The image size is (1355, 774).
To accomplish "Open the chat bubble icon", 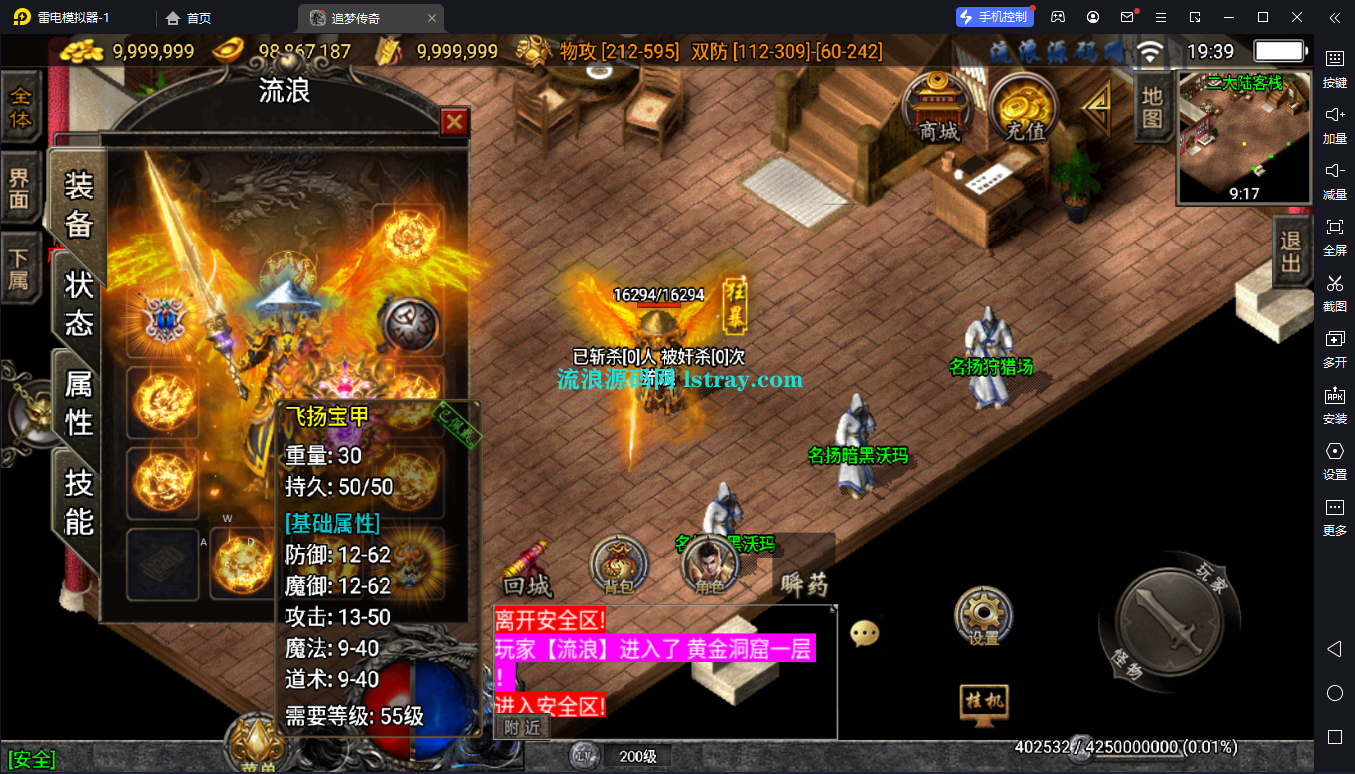I will 864,633.
